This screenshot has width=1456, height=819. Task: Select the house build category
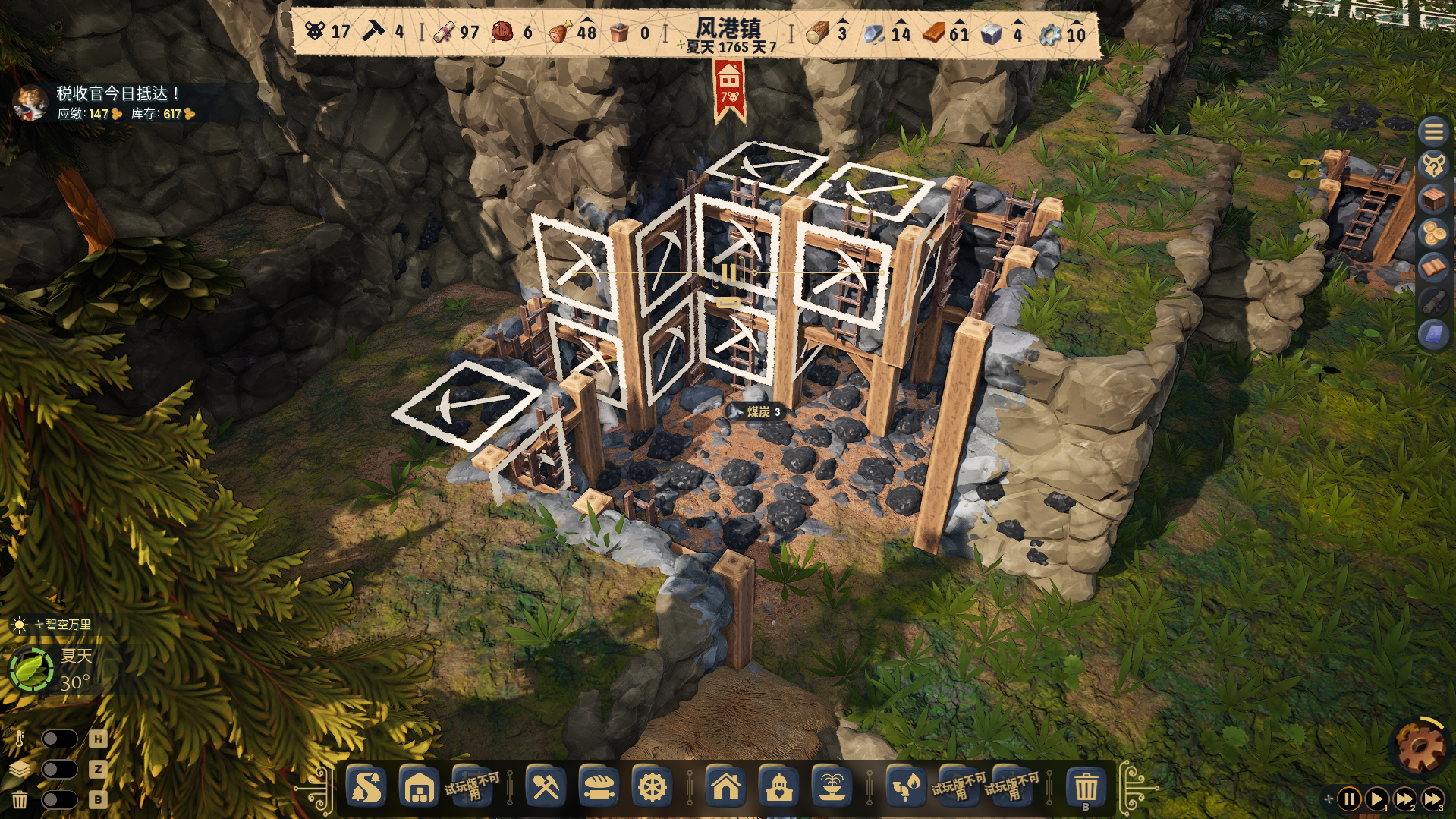click(x=726, y=787)
